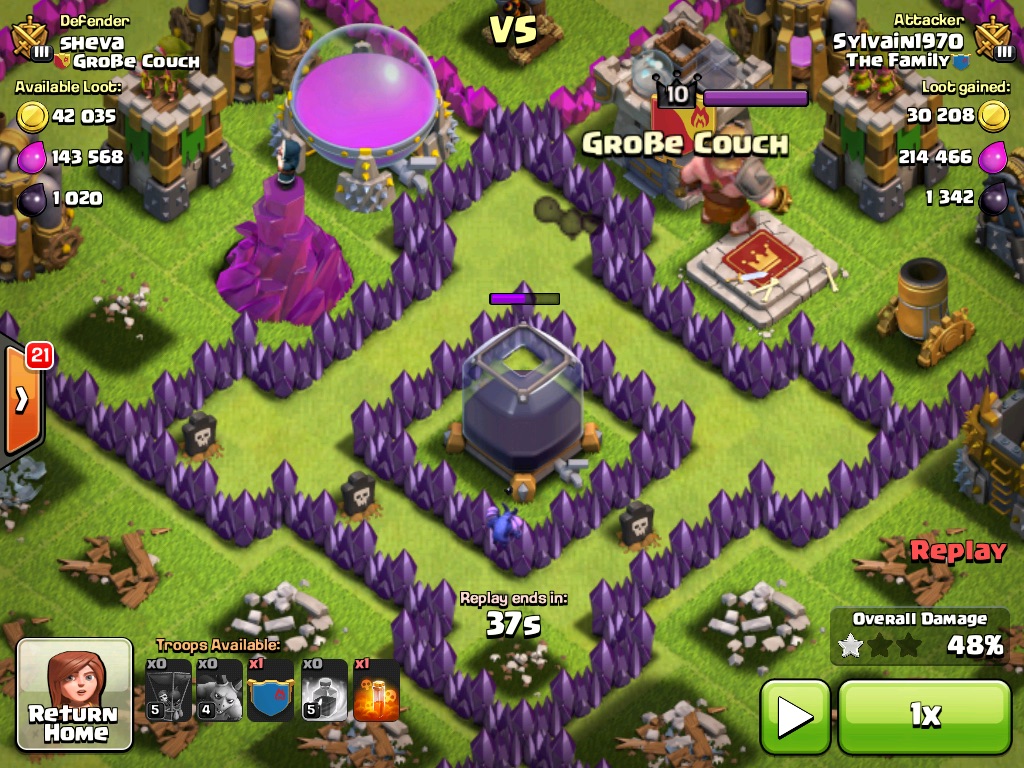Expand the orange side panel arrow
Viewport: 1024px width, 768px height.
(x=21, y=400)
